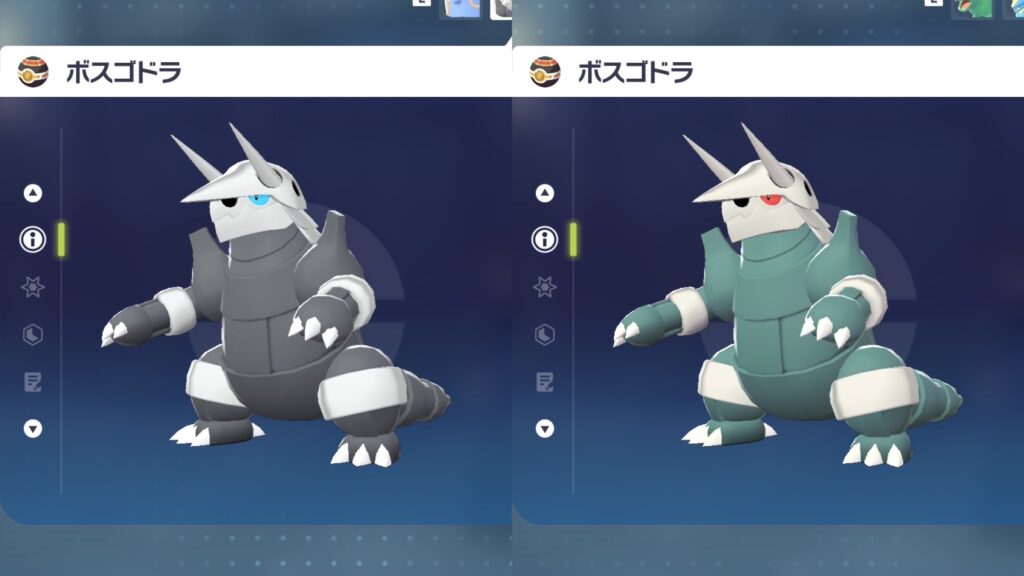Click the down arrow beside the green Aggron
Image resolution: width=1024 pixels, height=576 pixels.
coord(545,428)
